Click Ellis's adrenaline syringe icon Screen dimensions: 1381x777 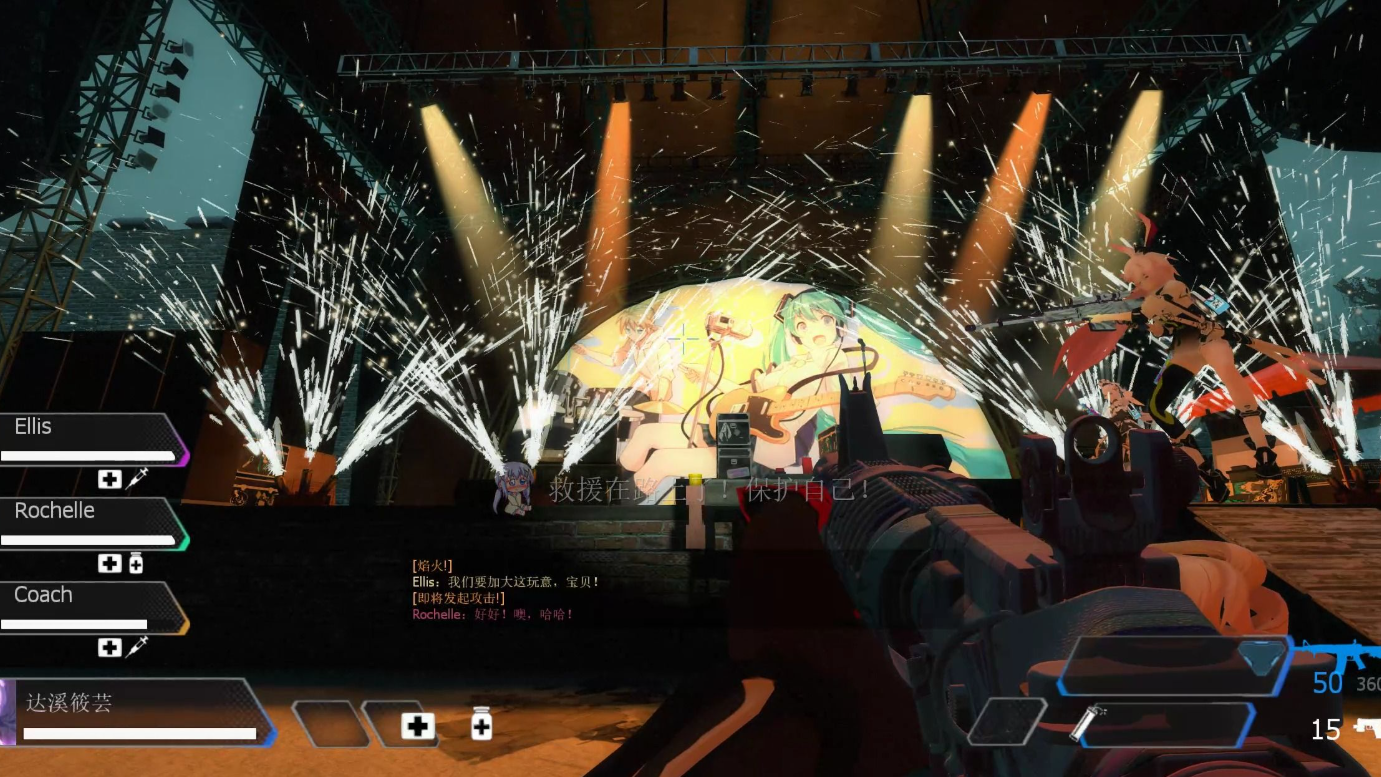point(137,478)
